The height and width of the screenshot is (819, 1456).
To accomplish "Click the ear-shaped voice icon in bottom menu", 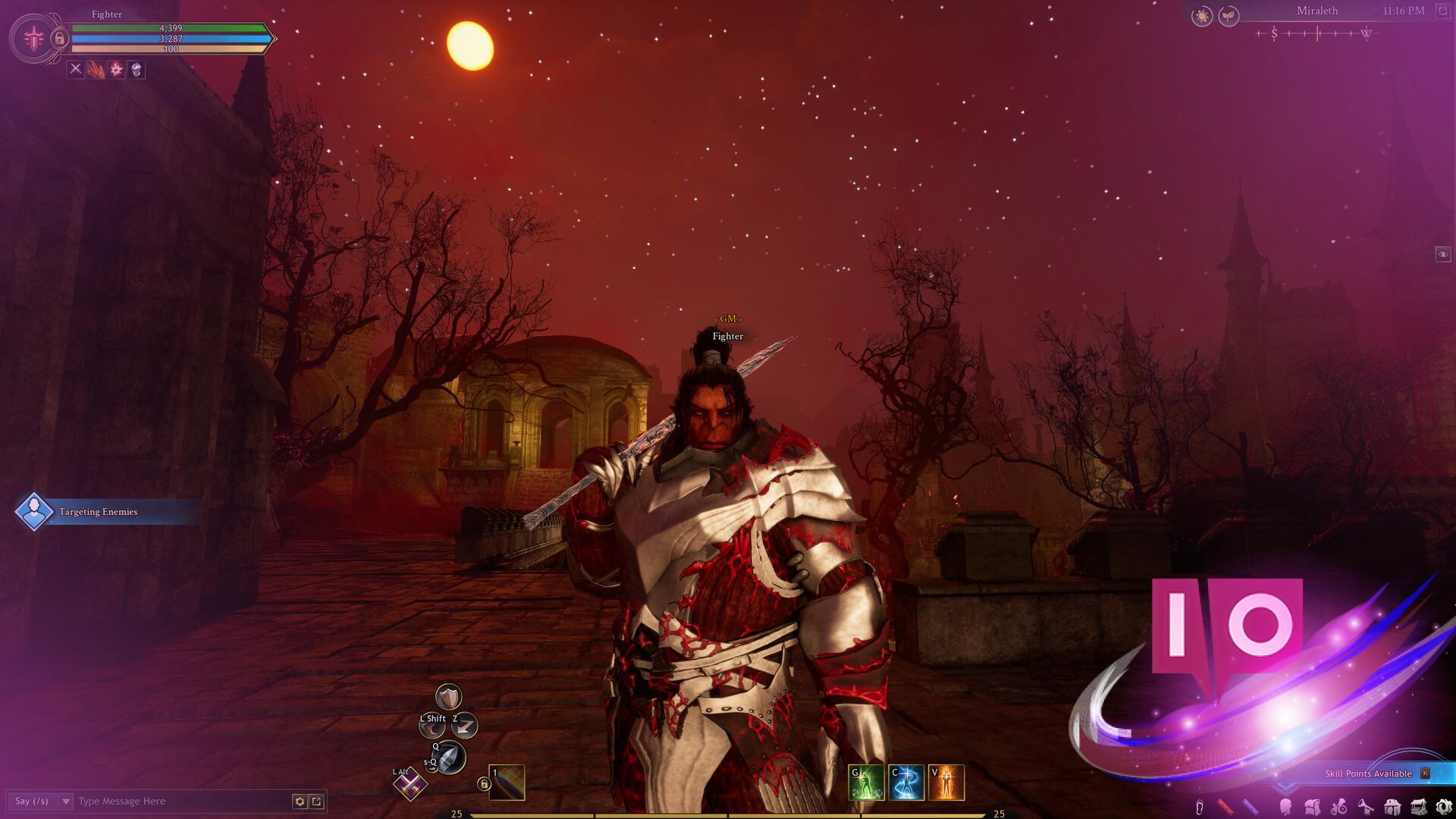I will tap(1200, 807).
